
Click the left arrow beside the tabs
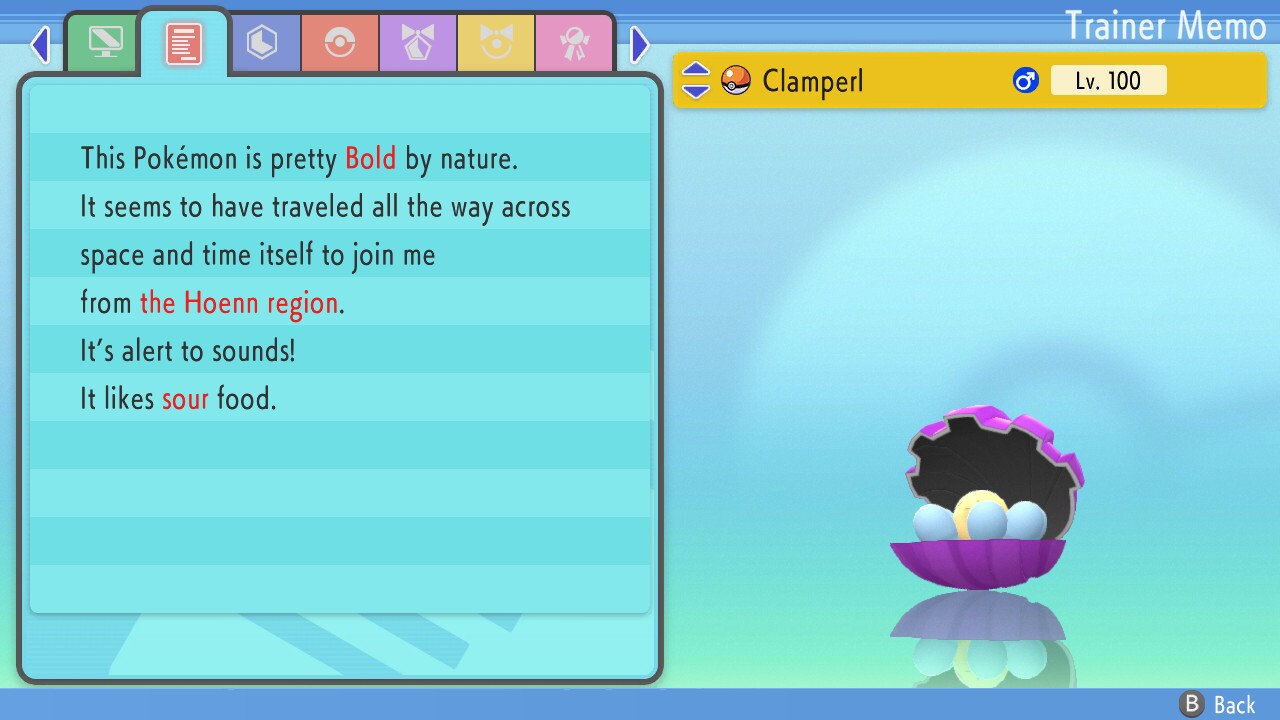tap(40, 44)
